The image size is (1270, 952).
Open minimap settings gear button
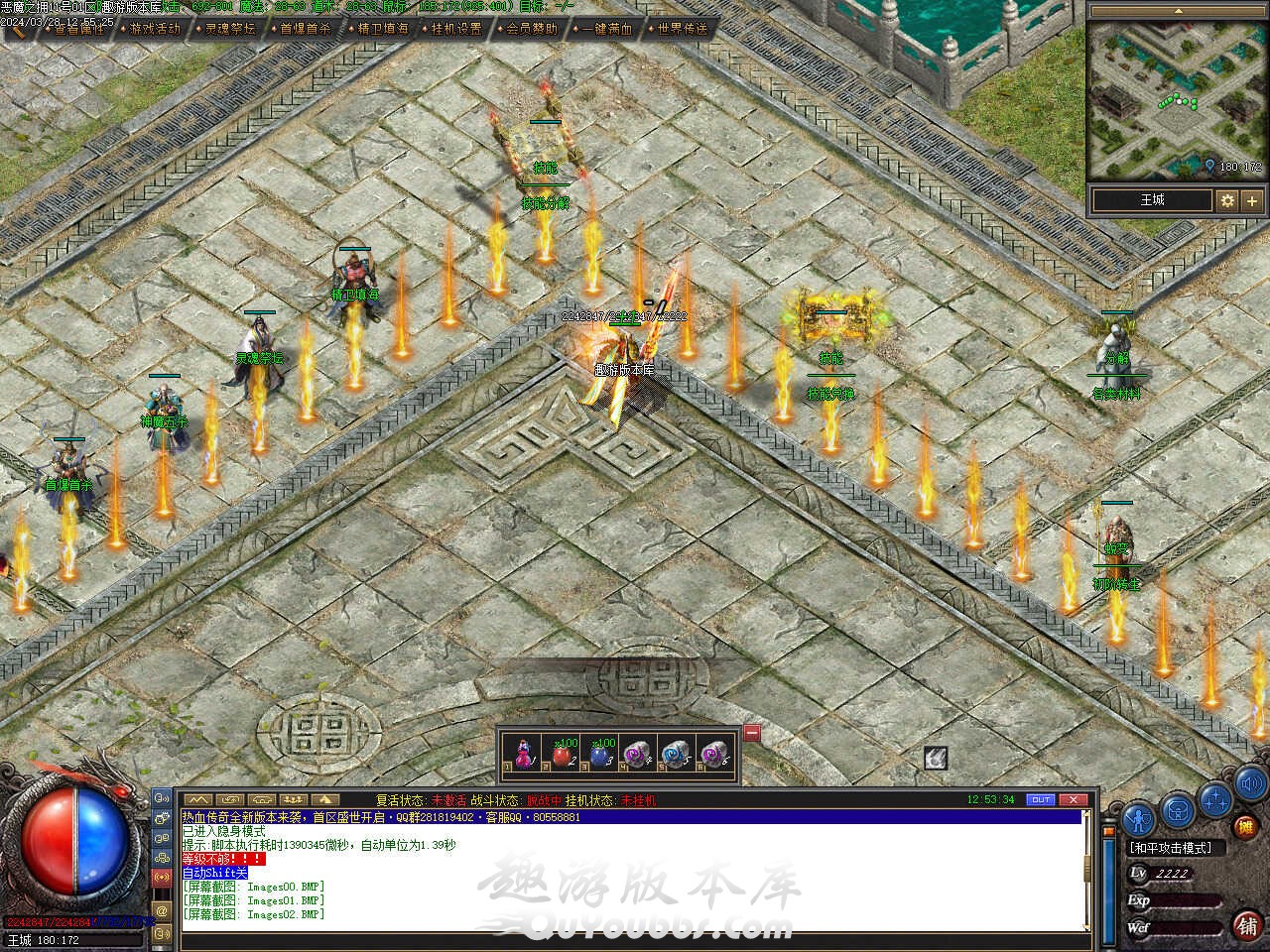[x=1227, y=200]
